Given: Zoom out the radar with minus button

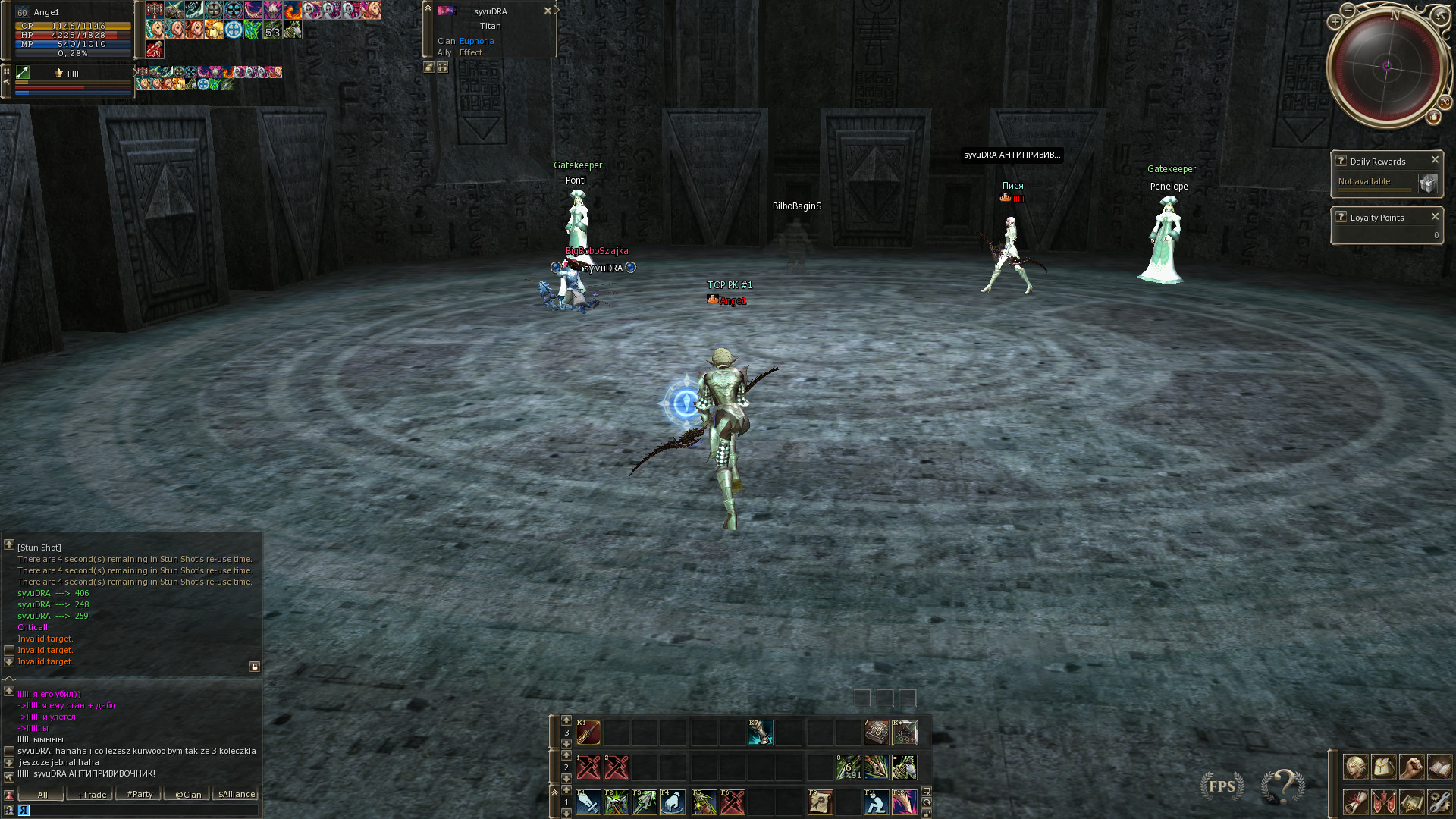Looking at the screenshot, I should 1348,11.
